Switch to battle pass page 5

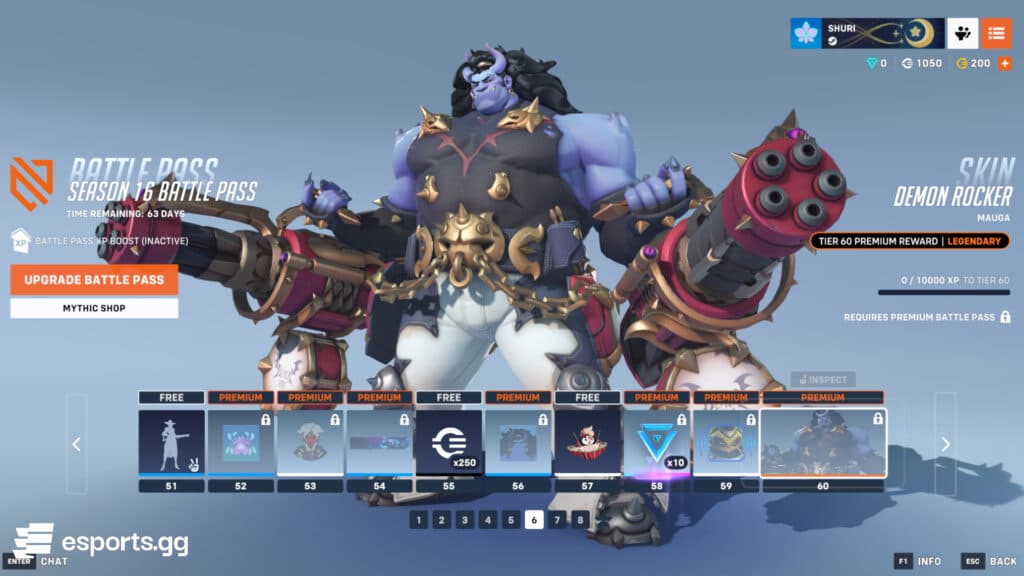(511, 520)
